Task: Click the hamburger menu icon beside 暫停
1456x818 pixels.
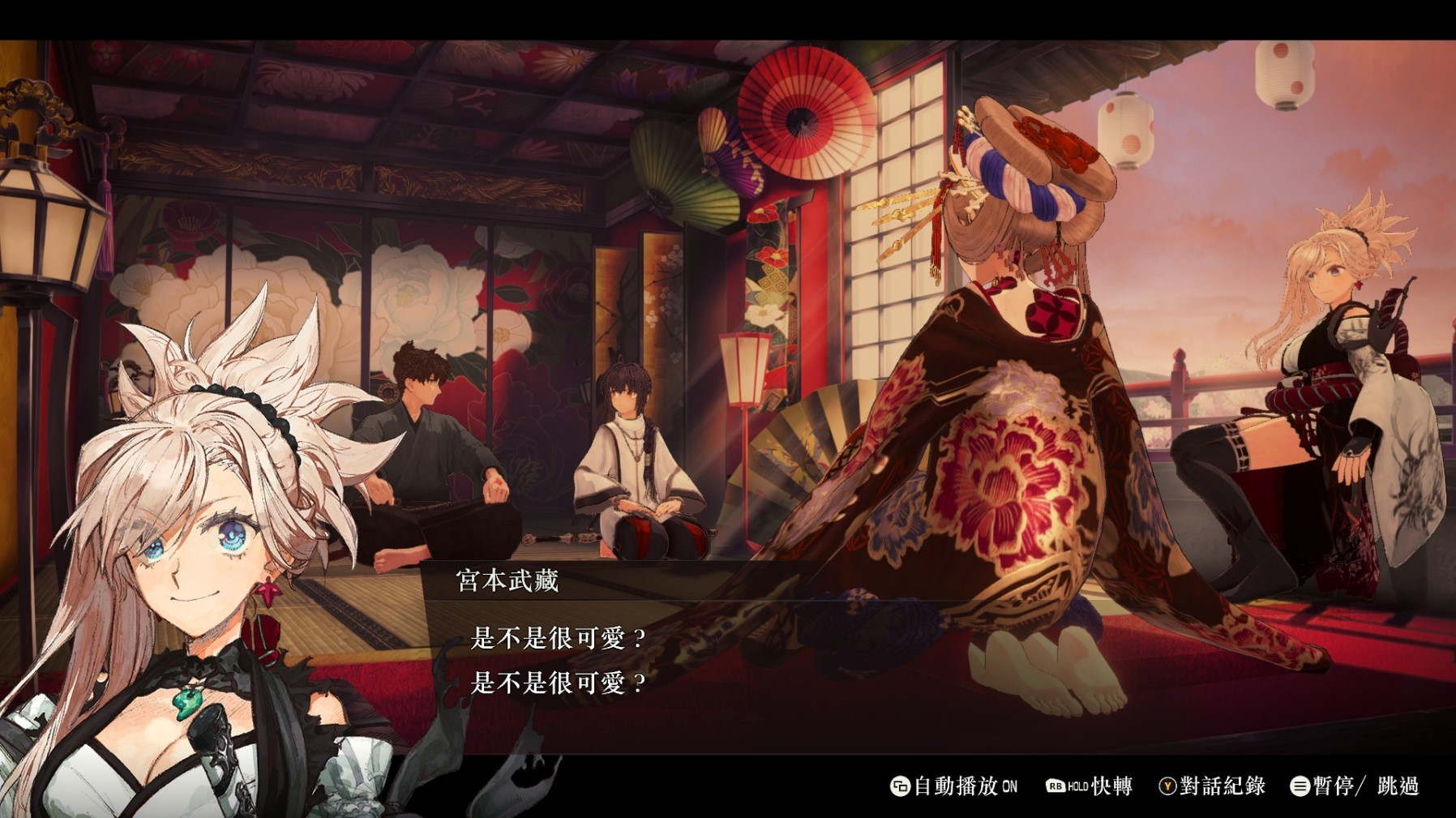Action: pos(1300,786)
